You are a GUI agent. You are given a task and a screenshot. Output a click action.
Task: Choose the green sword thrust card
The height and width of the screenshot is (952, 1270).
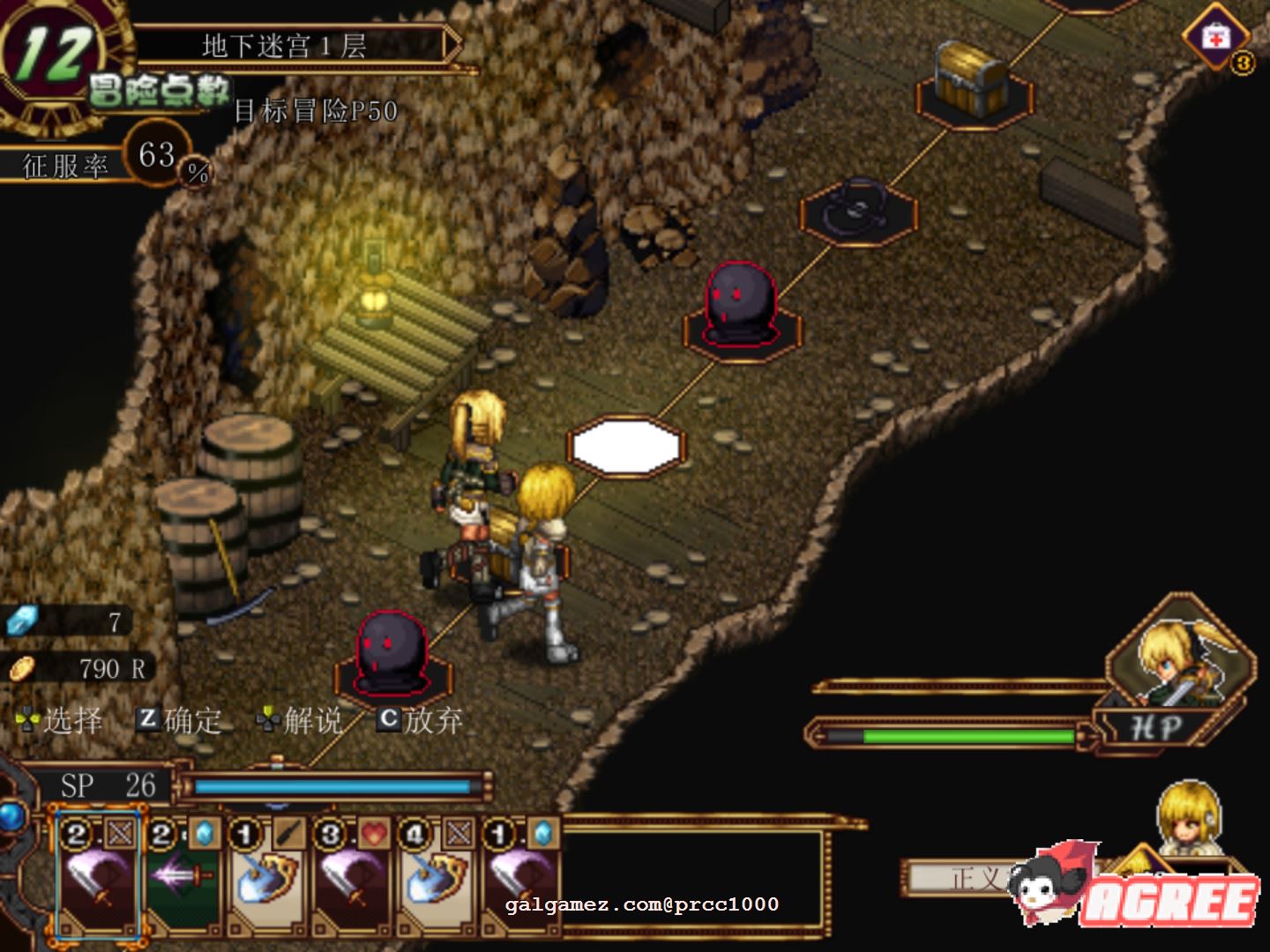(182, 875)
